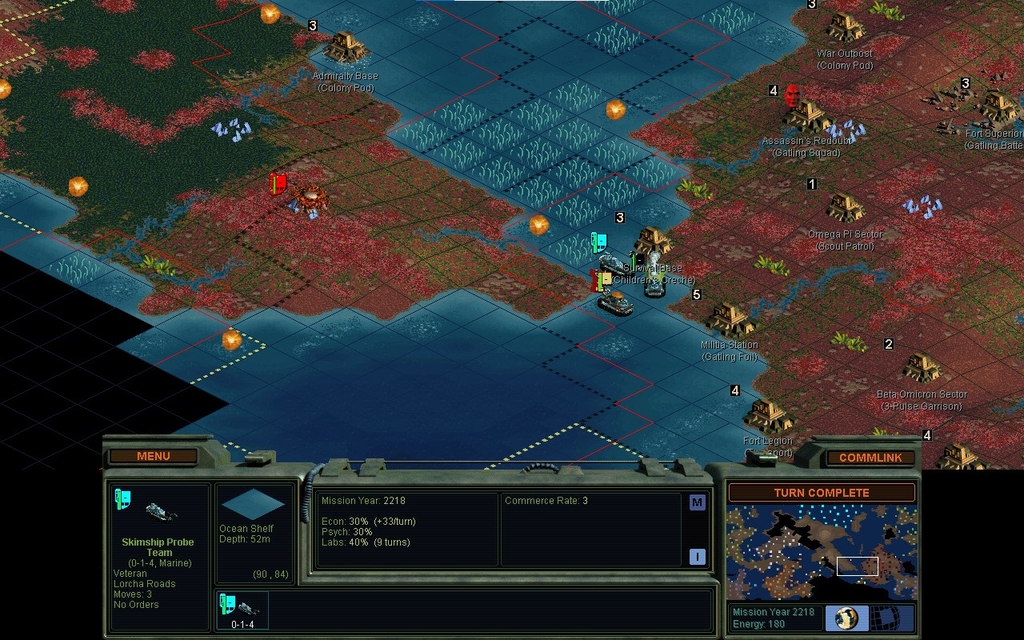Select the 0-1-4 skimship in unit stack
1024x640 pixels.
click(x=242, y=610)
